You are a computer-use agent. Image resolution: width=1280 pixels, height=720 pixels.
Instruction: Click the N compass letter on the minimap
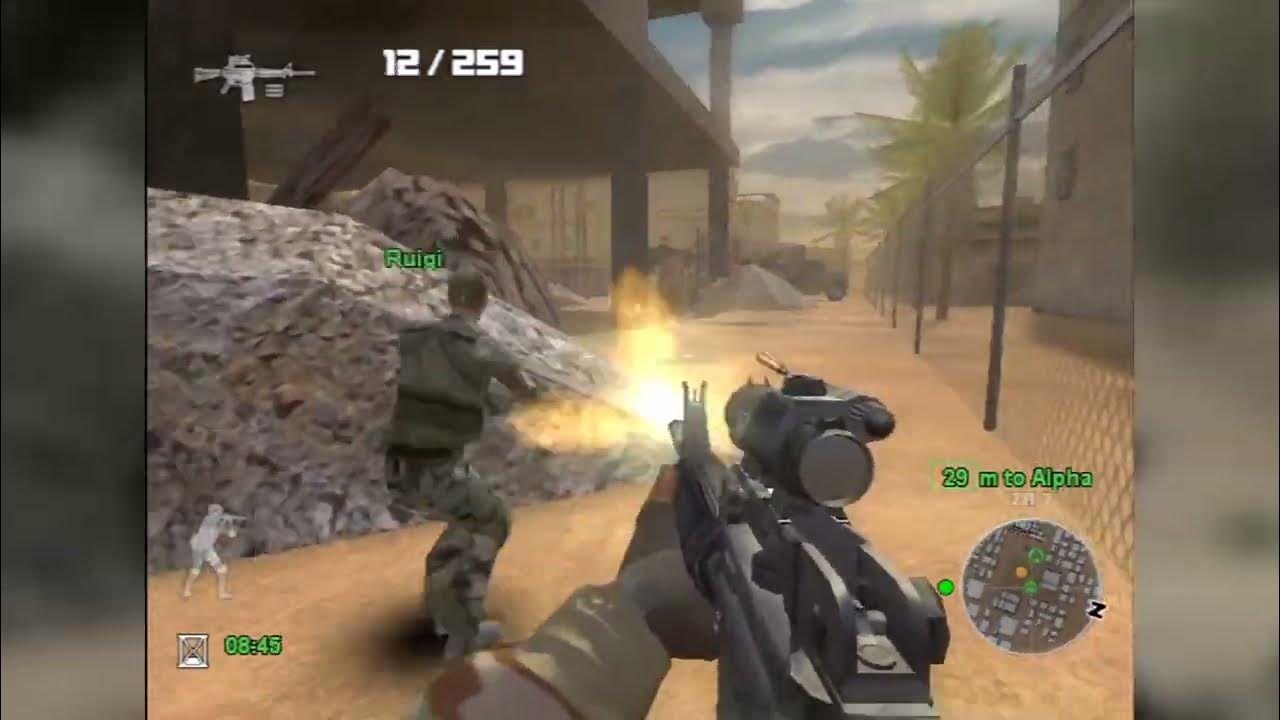click(1097, 609)
